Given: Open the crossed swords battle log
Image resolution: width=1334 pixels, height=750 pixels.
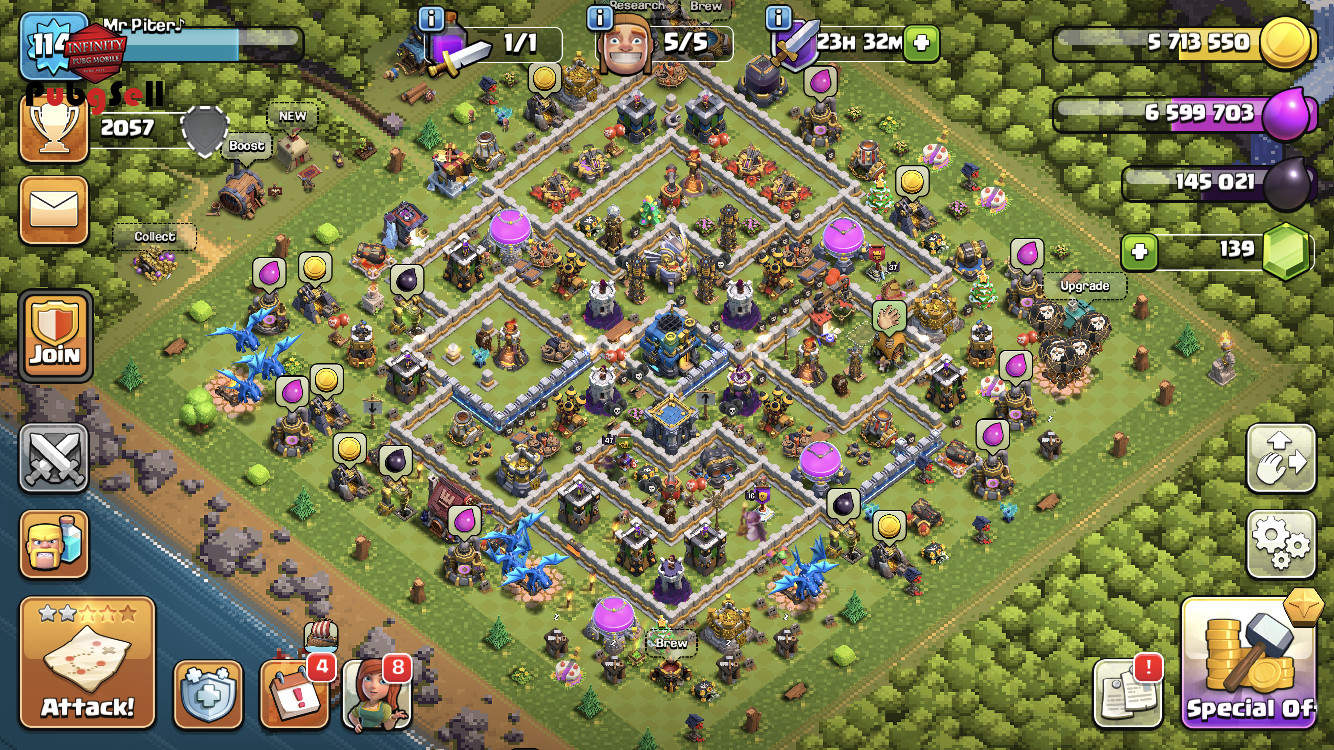Looking at the screenshot, I should click(54, 459).
